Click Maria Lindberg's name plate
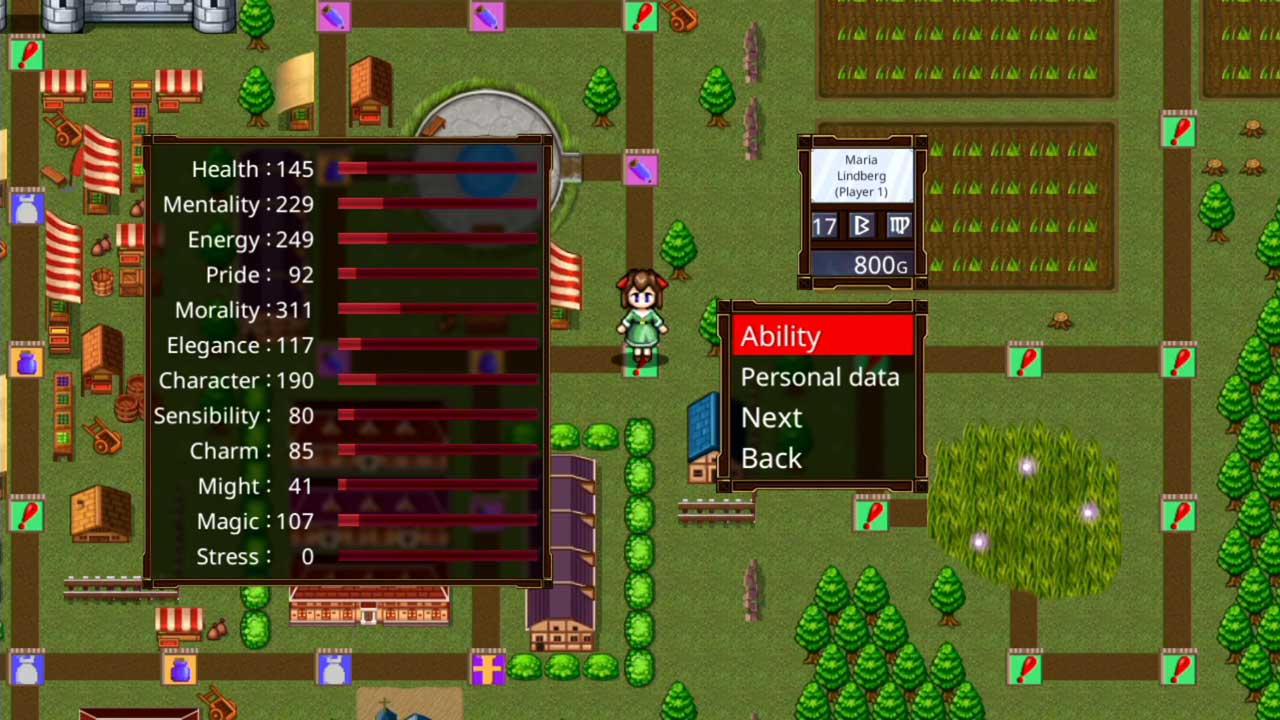The height and width of the screenshot is (720, 1280). [861, 175]
